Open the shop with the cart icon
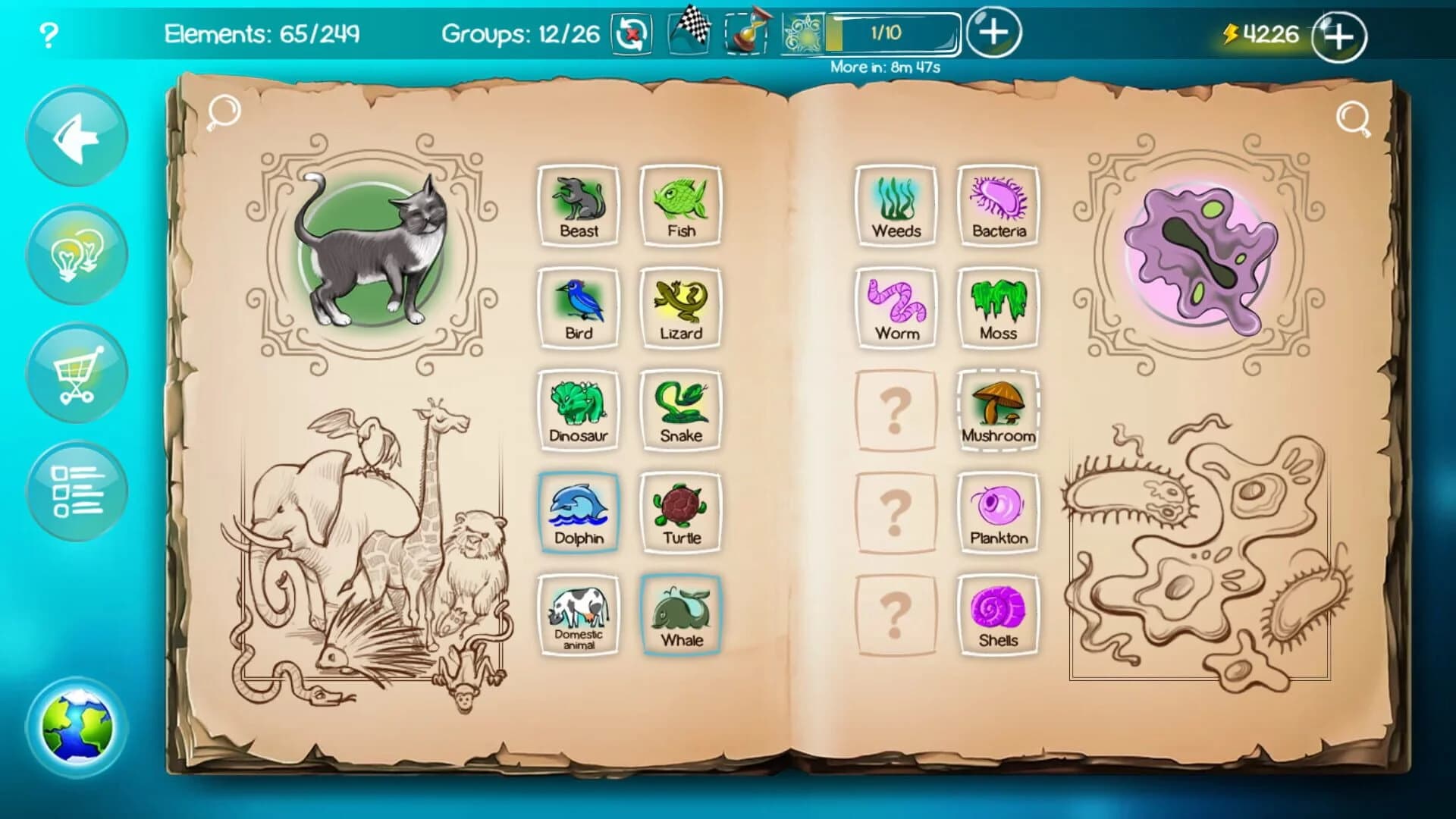 [x=76, y=372]
